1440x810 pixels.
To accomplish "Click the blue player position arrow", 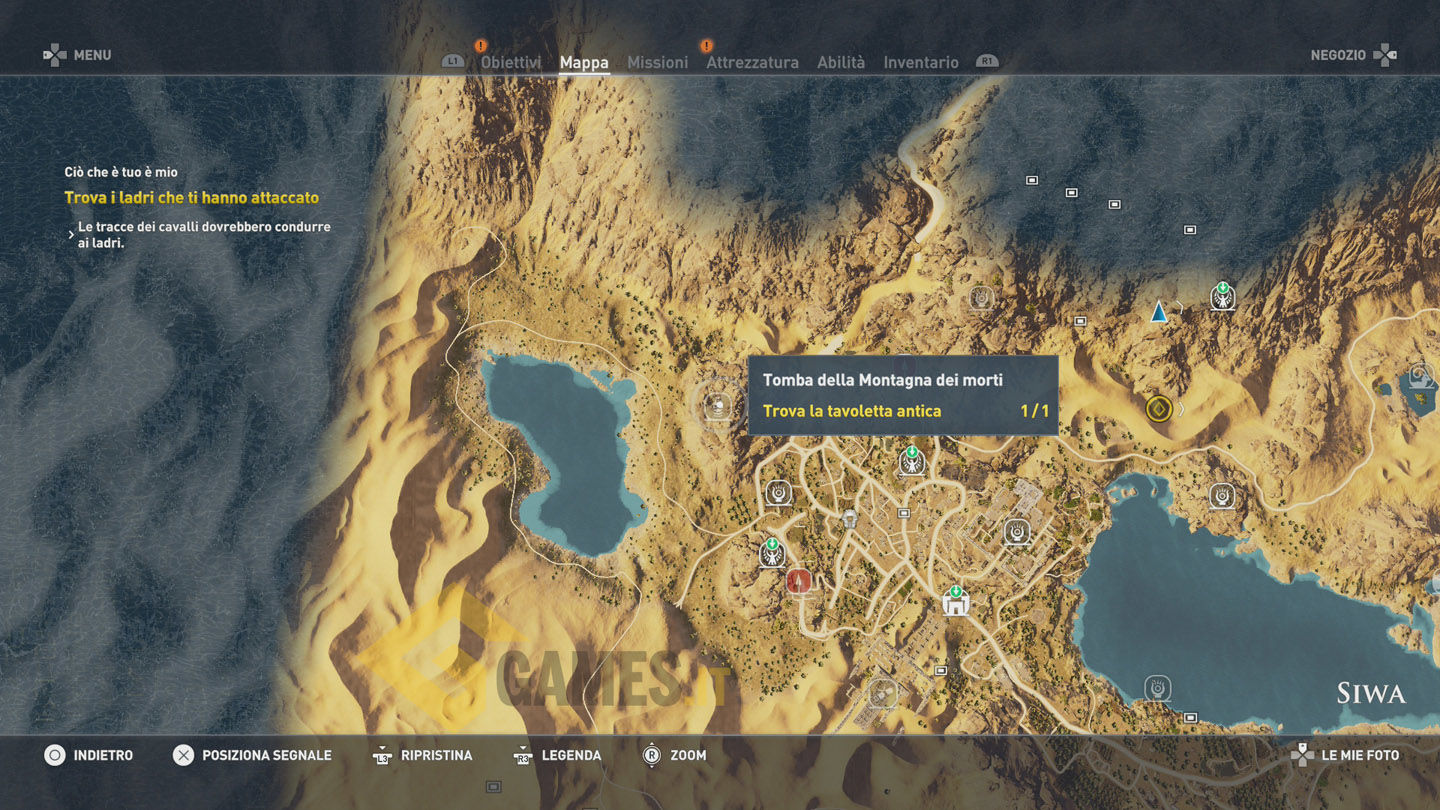I will click(x=1158, y=313).
